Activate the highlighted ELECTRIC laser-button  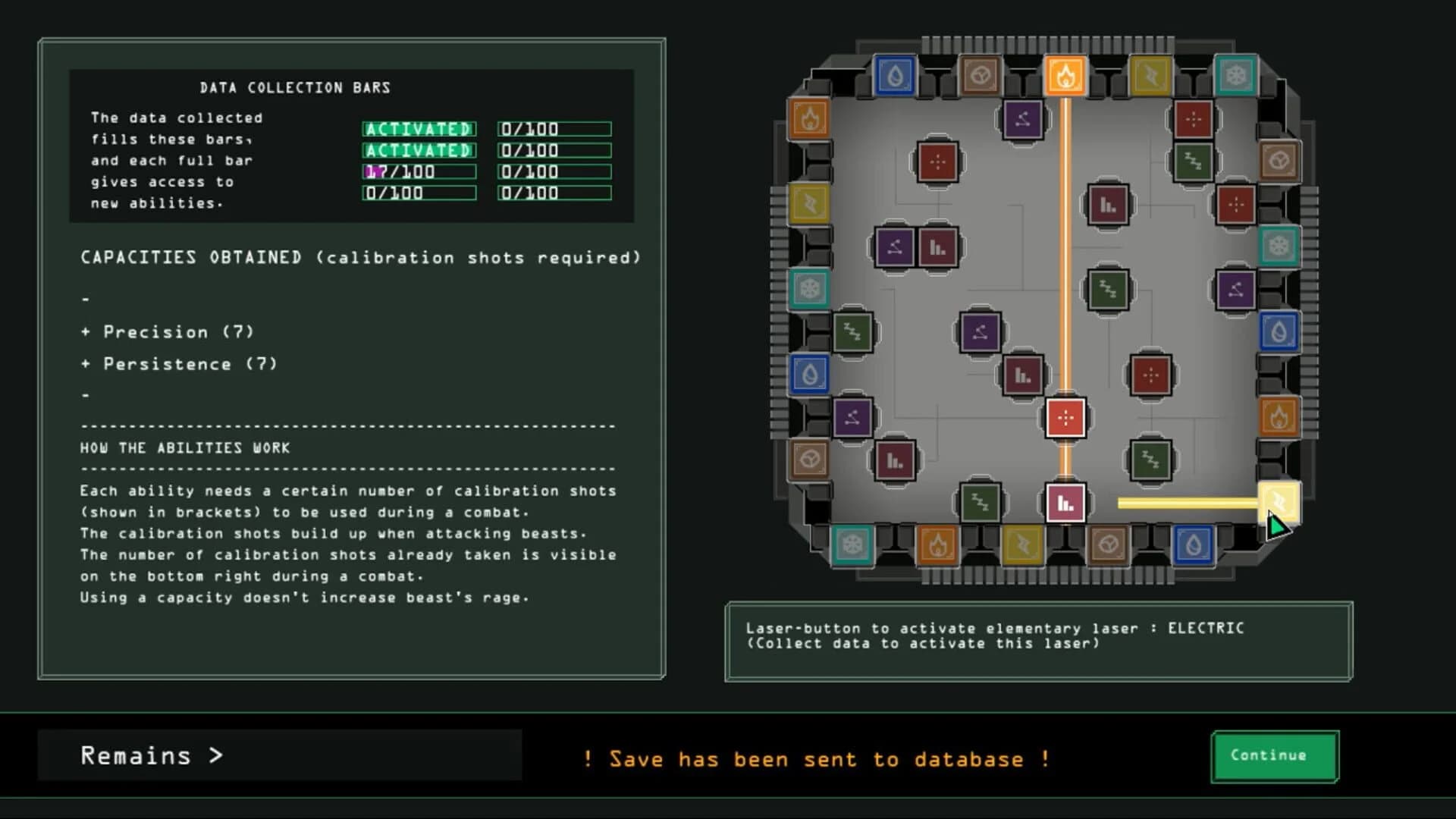coord(1280,502)
